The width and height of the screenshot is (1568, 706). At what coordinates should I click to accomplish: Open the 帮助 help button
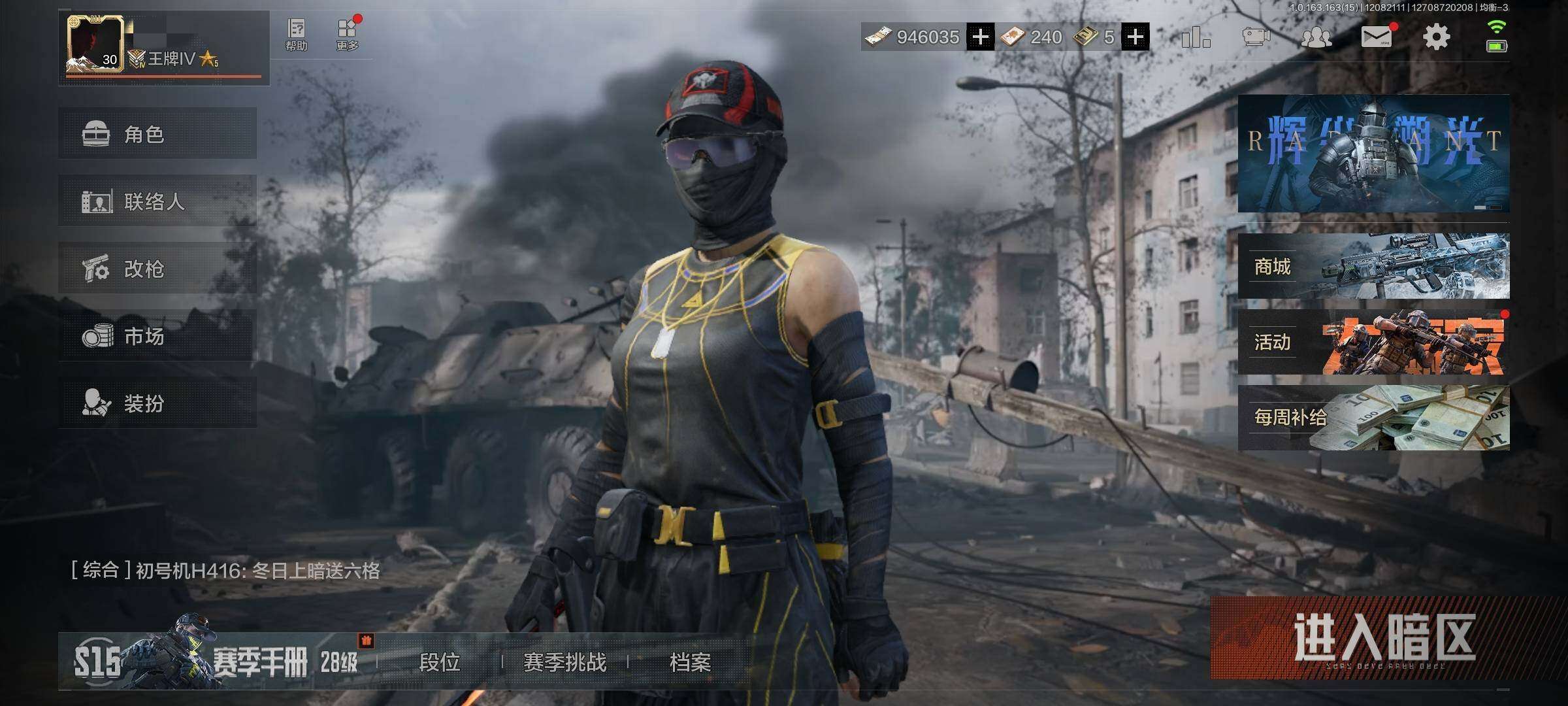(x=296, y=35)
